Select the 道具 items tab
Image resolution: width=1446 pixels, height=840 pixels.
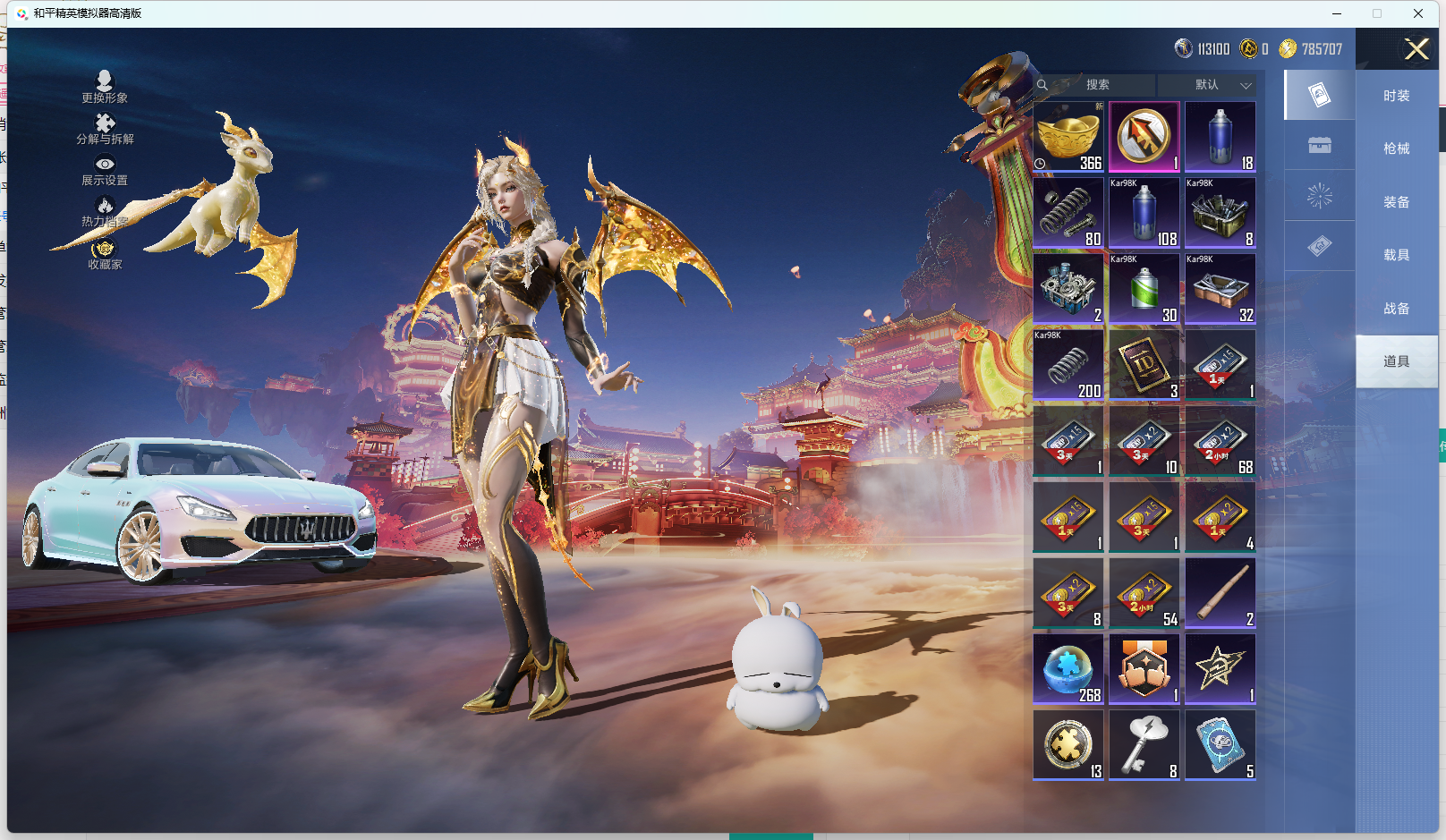coord(1396,361)
